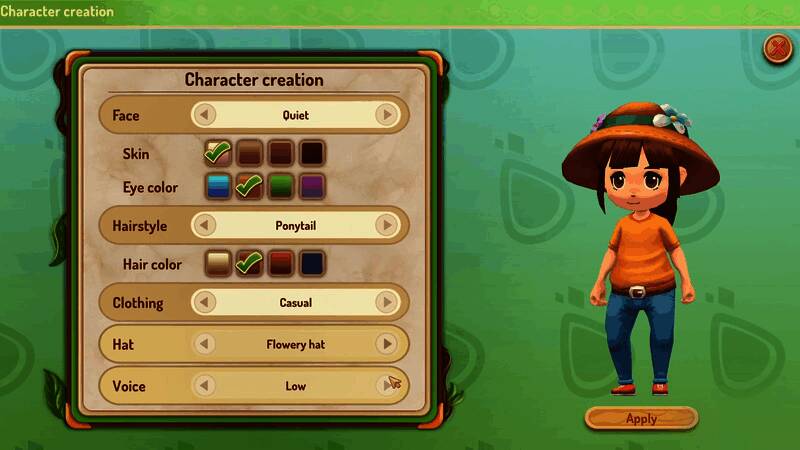The width and height of the screenshot is (800, 450).
Task: Switch to the next Face option
Action: pyautogui.click(x=386, y=115)
